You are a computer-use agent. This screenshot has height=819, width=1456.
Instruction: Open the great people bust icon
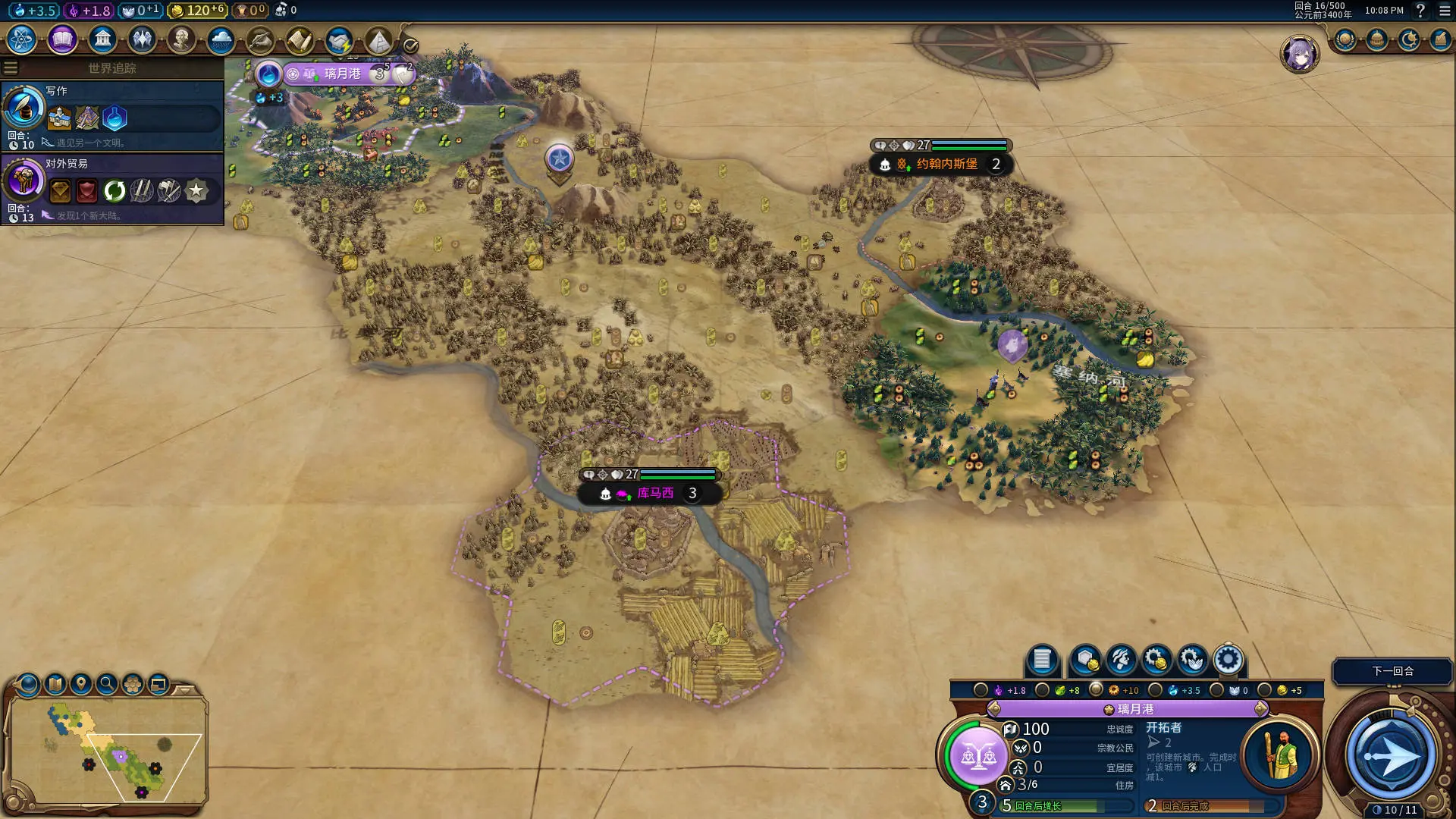coord(181,39)
